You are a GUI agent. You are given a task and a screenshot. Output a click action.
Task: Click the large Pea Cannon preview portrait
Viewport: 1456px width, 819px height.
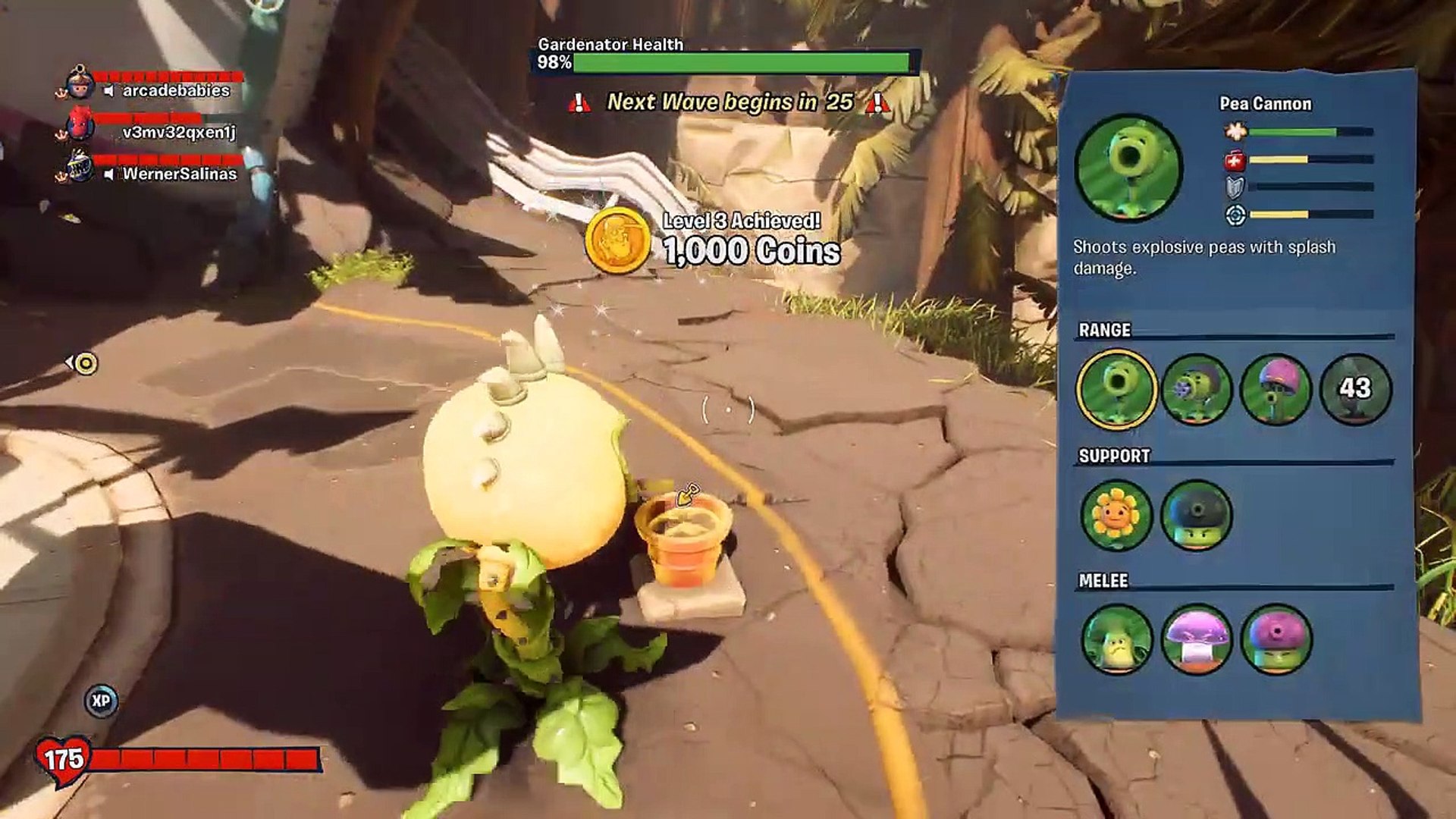(x=1128, y=168)
